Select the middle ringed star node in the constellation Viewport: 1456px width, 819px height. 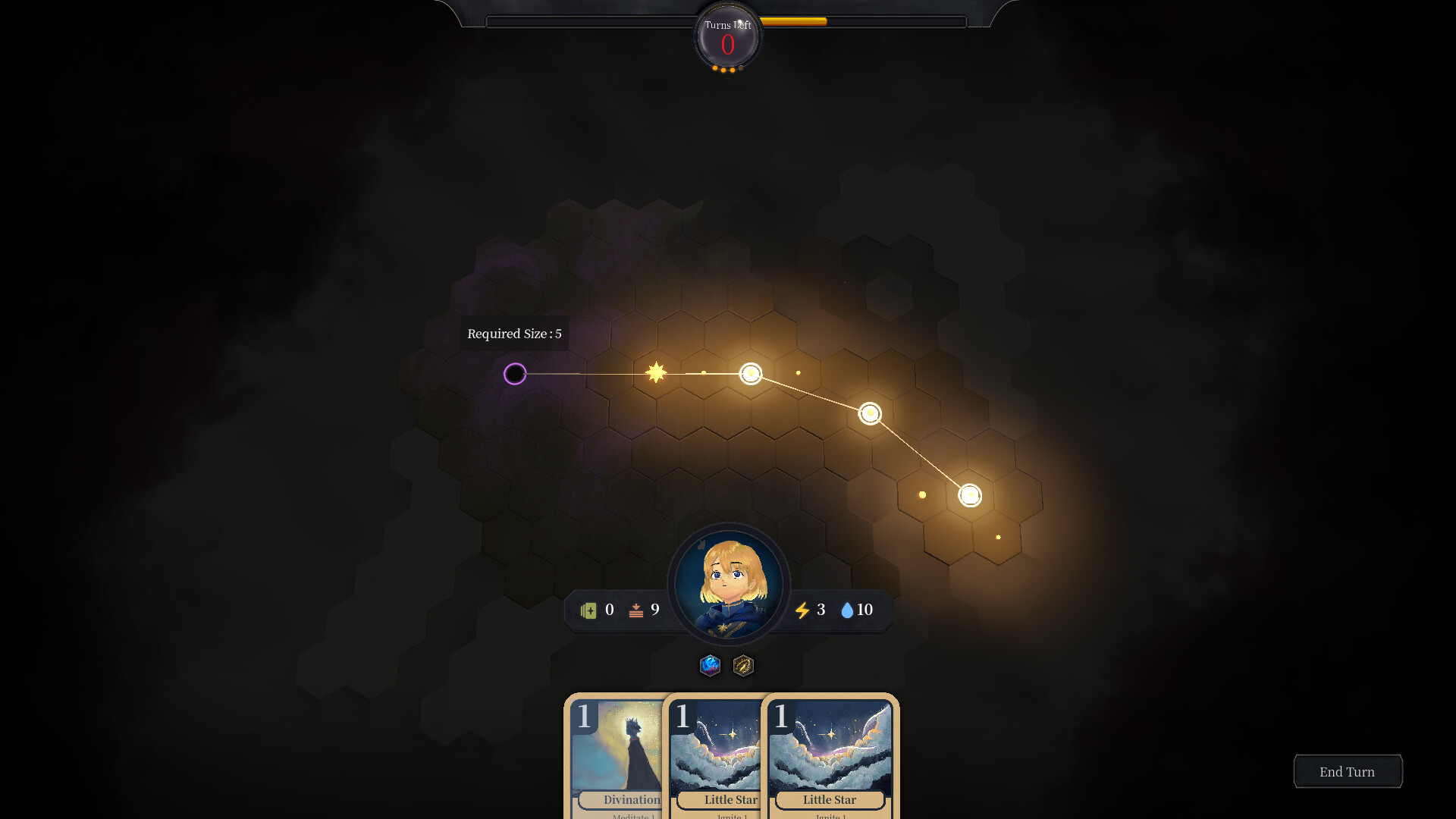751,374
